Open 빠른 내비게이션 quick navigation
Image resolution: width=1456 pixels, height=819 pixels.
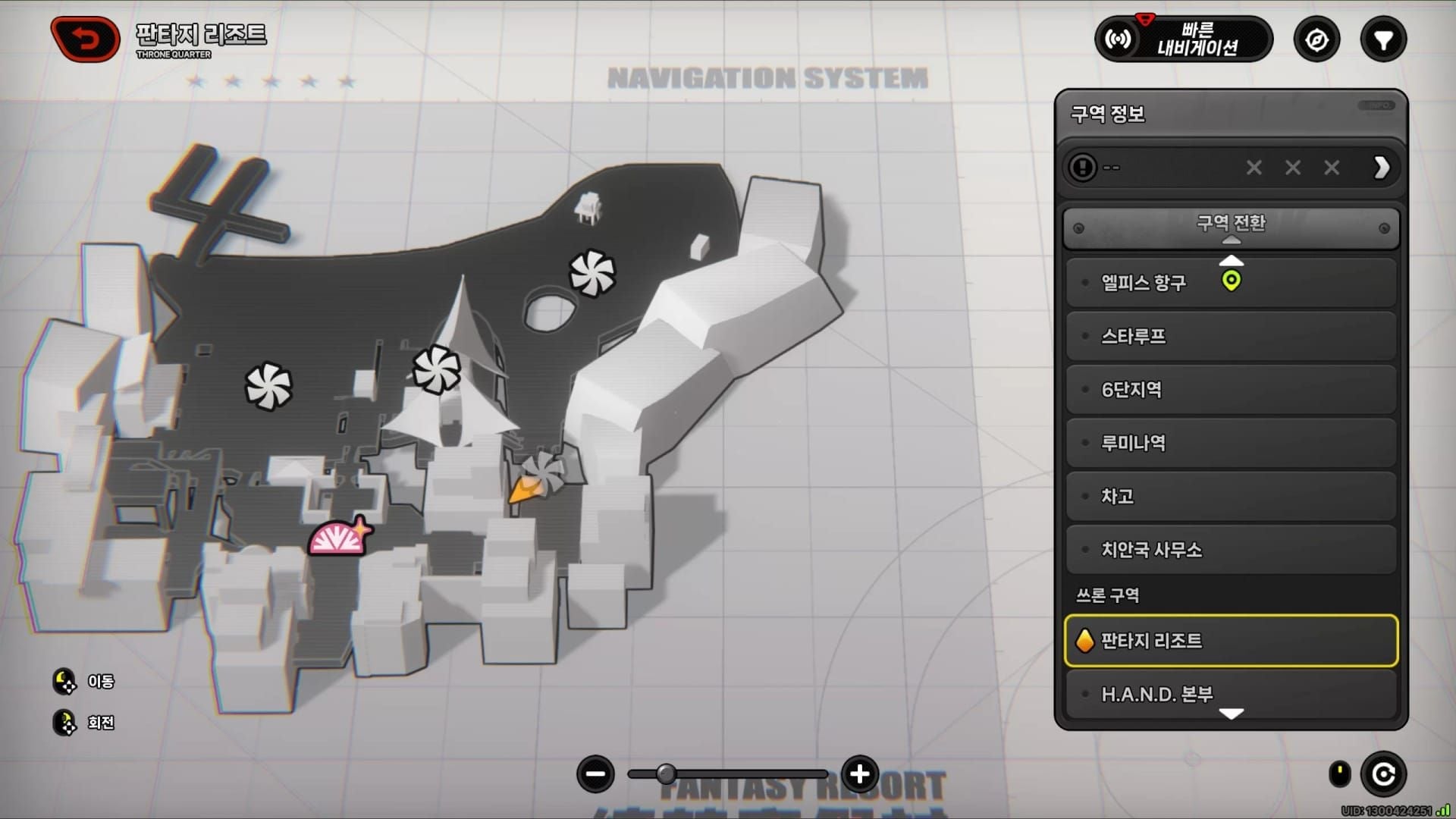tap(1183, 39)
